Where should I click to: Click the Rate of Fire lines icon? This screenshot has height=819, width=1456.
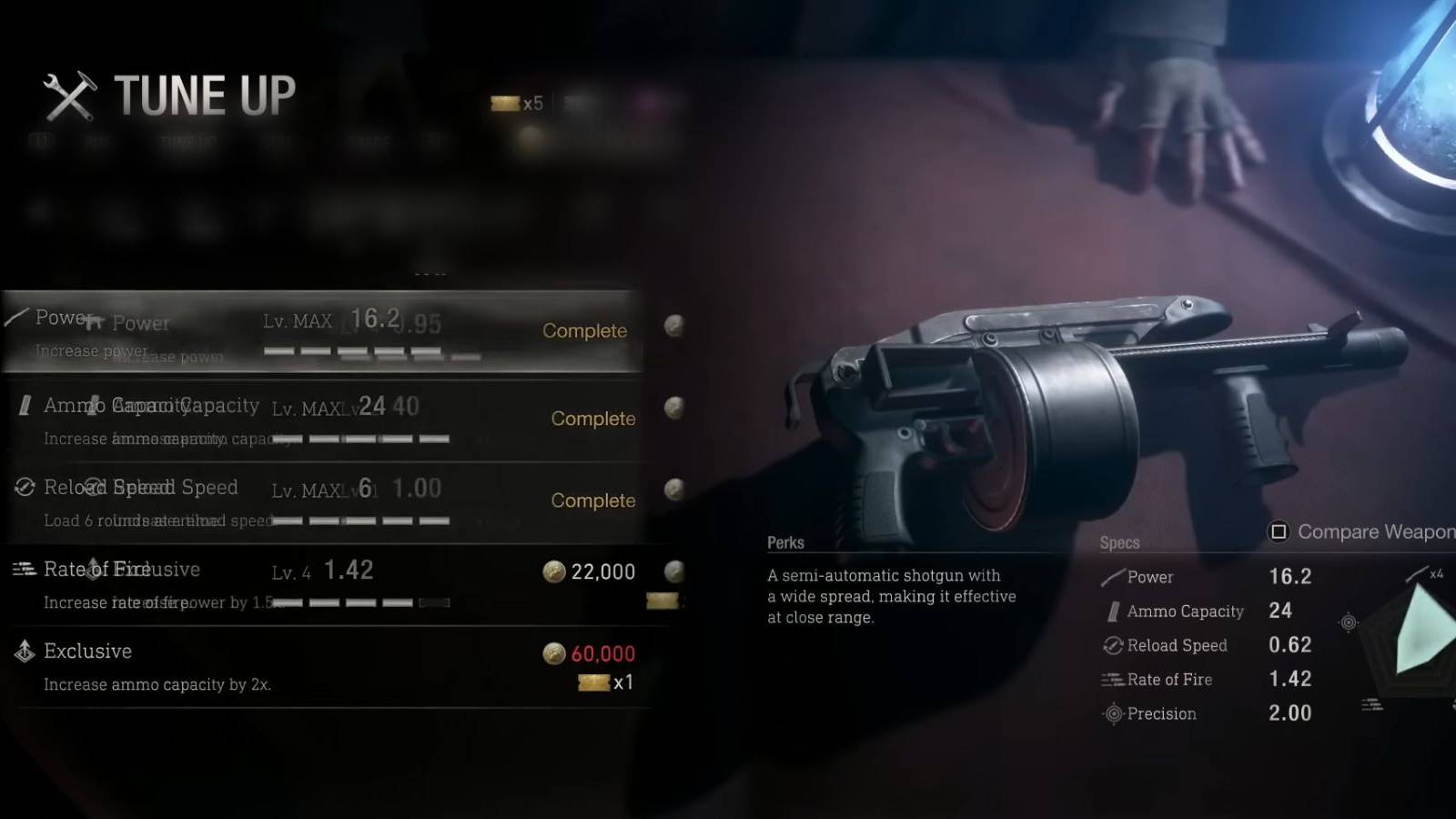22,570
